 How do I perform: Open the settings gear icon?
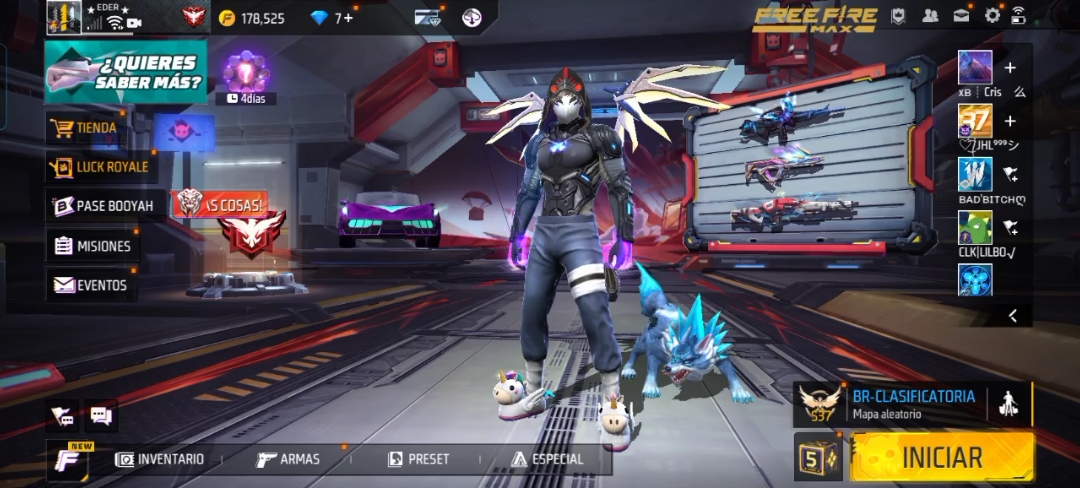point(992,15)
